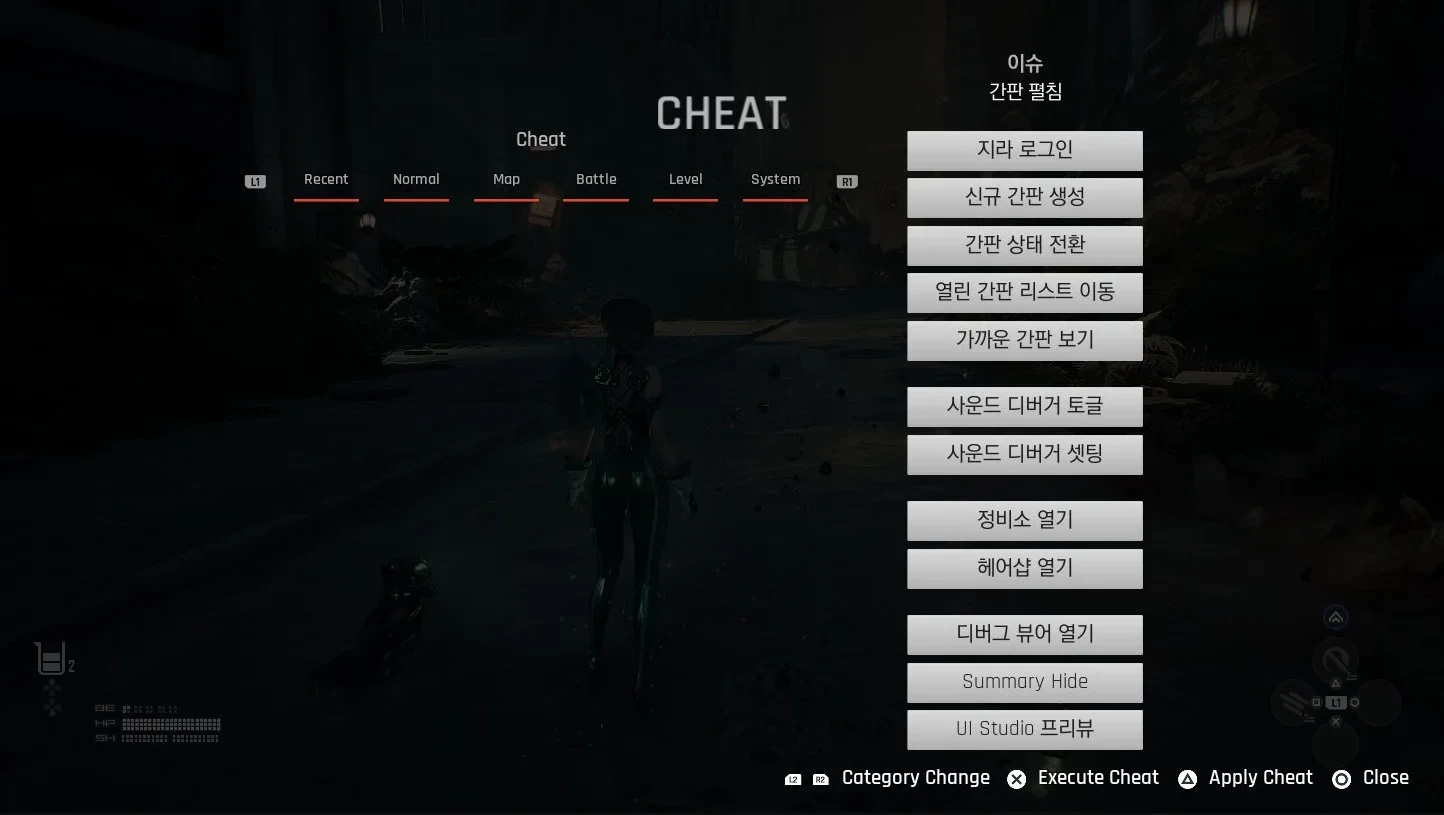Choose 열린 간판 리스트 이동
1444x815 pixels.
1024,292
